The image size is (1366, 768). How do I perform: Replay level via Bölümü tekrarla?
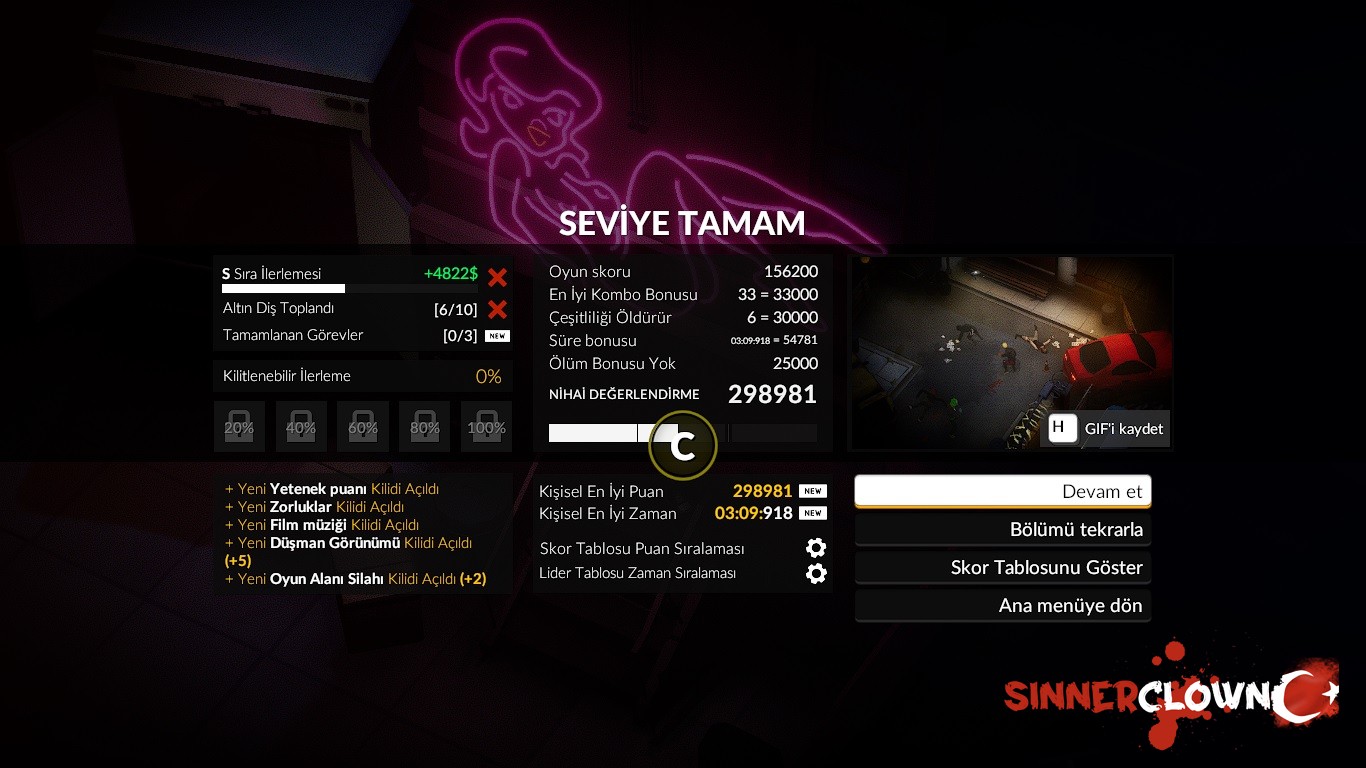(x=1003, y=530)
